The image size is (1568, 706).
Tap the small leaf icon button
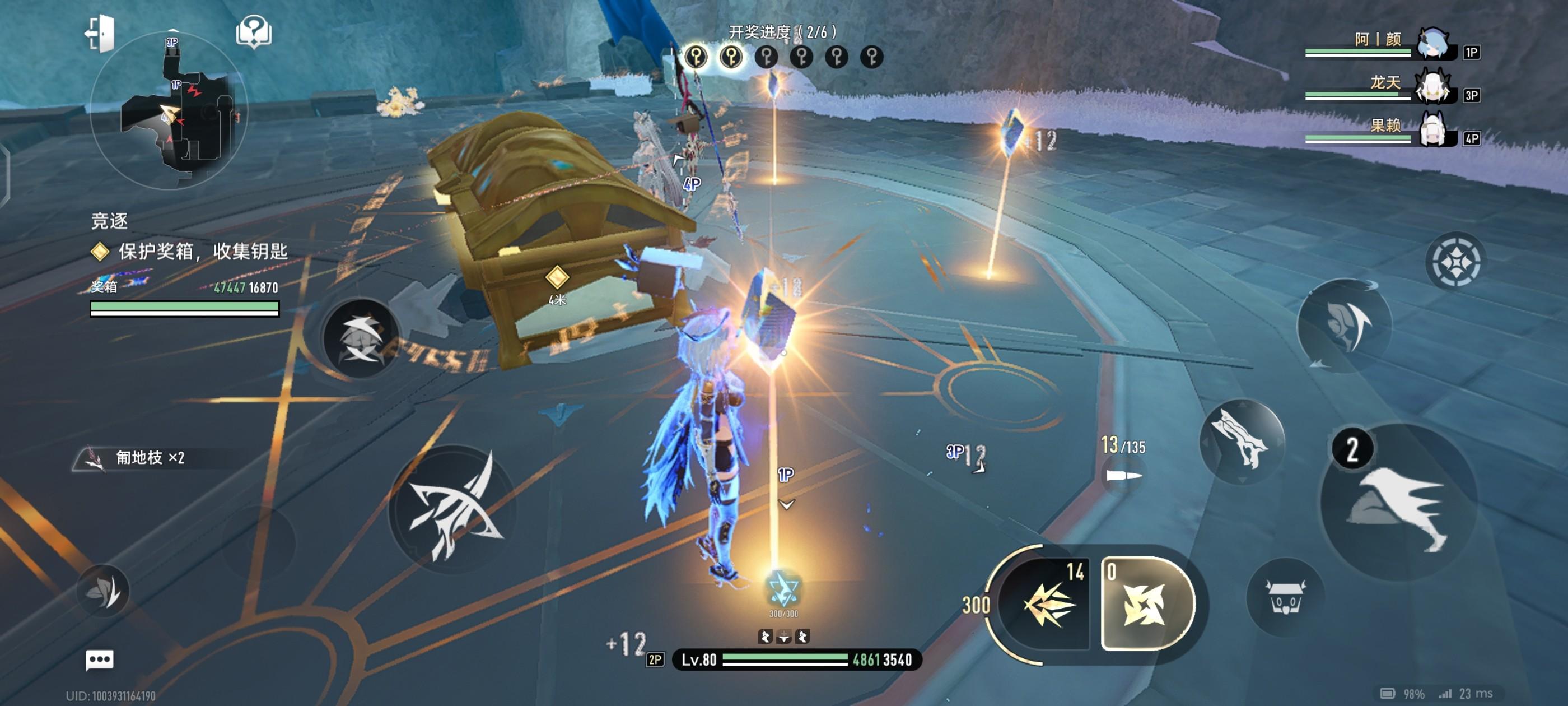(103, 591)
